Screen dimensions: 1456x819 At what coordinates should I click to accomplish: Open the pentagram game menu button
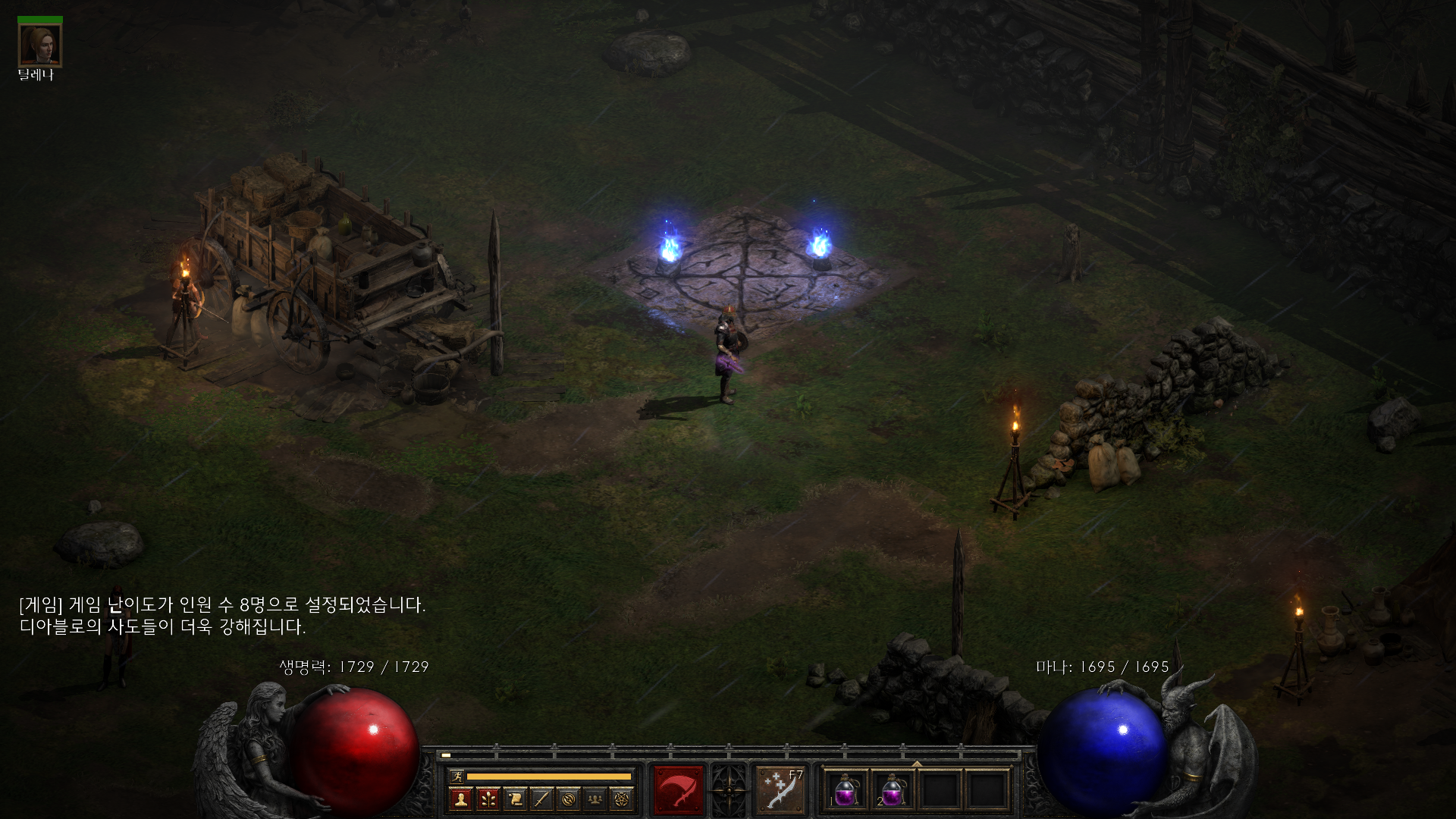click(x=622, y=799)
